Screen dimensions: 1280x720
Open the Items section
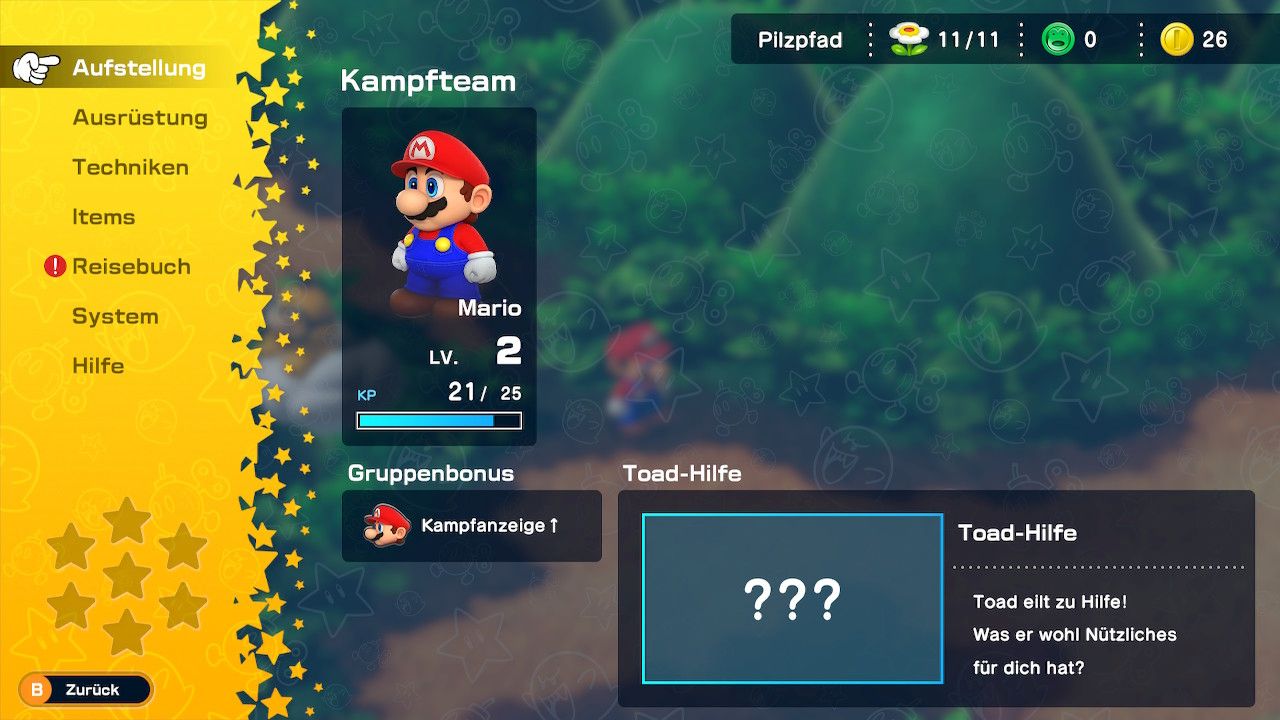(104, 217)
